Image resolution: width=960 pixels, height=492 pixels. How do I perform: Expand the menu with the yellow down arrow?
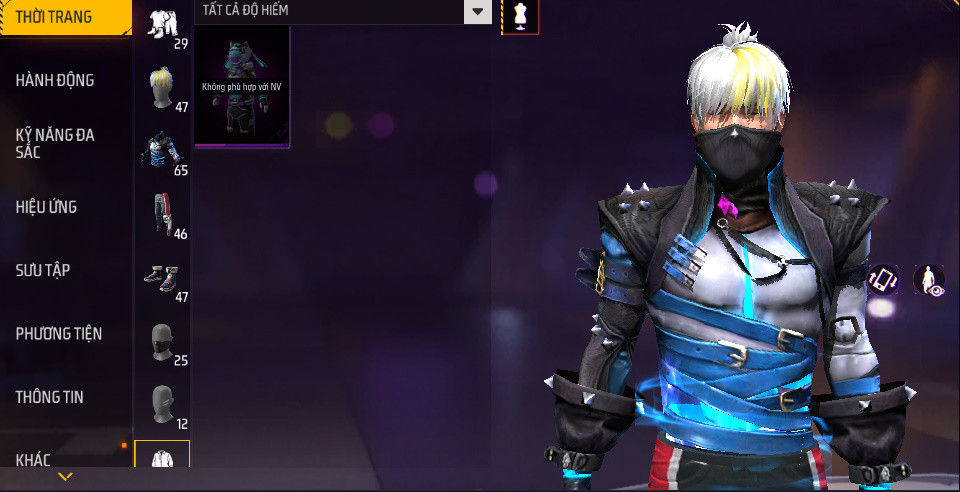tap(66, 477)
